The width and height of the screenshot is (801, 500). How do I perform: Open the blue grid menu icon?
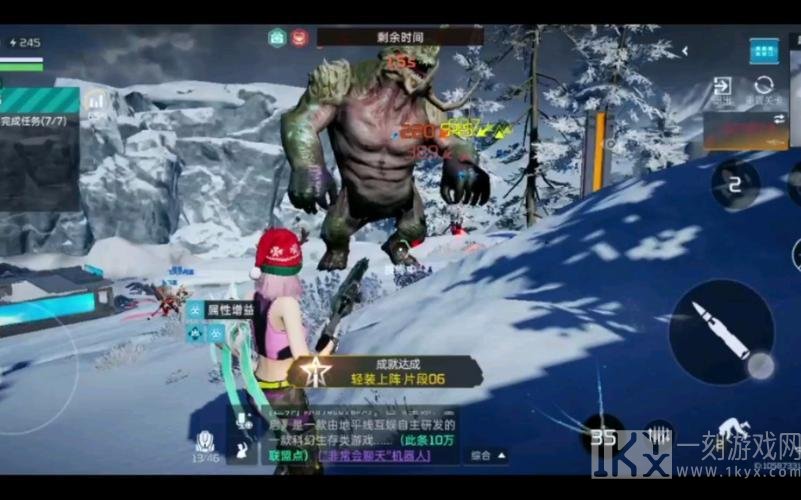[764, 51]
